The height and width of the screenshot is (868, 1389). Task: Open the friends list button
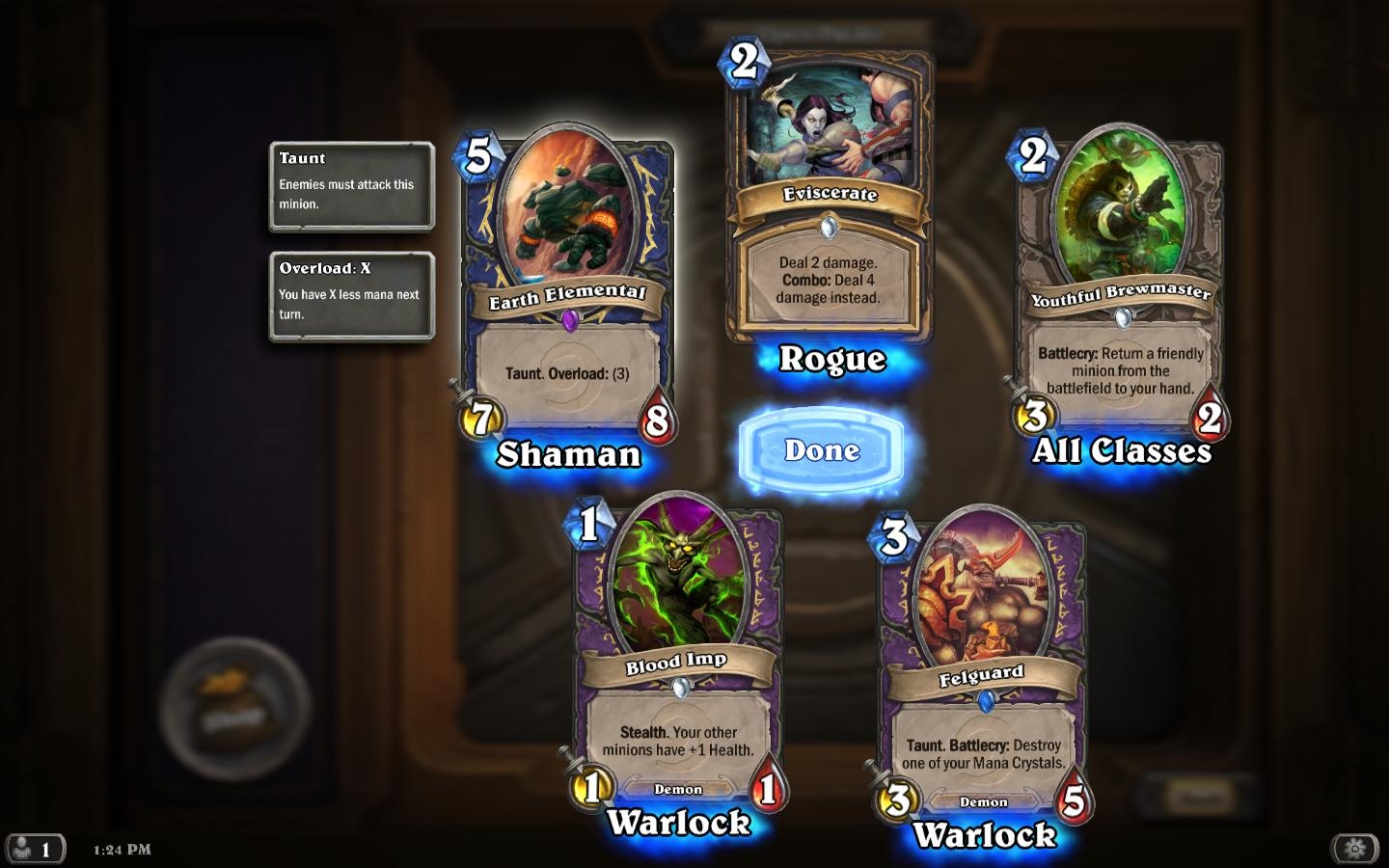pos(34,849)
